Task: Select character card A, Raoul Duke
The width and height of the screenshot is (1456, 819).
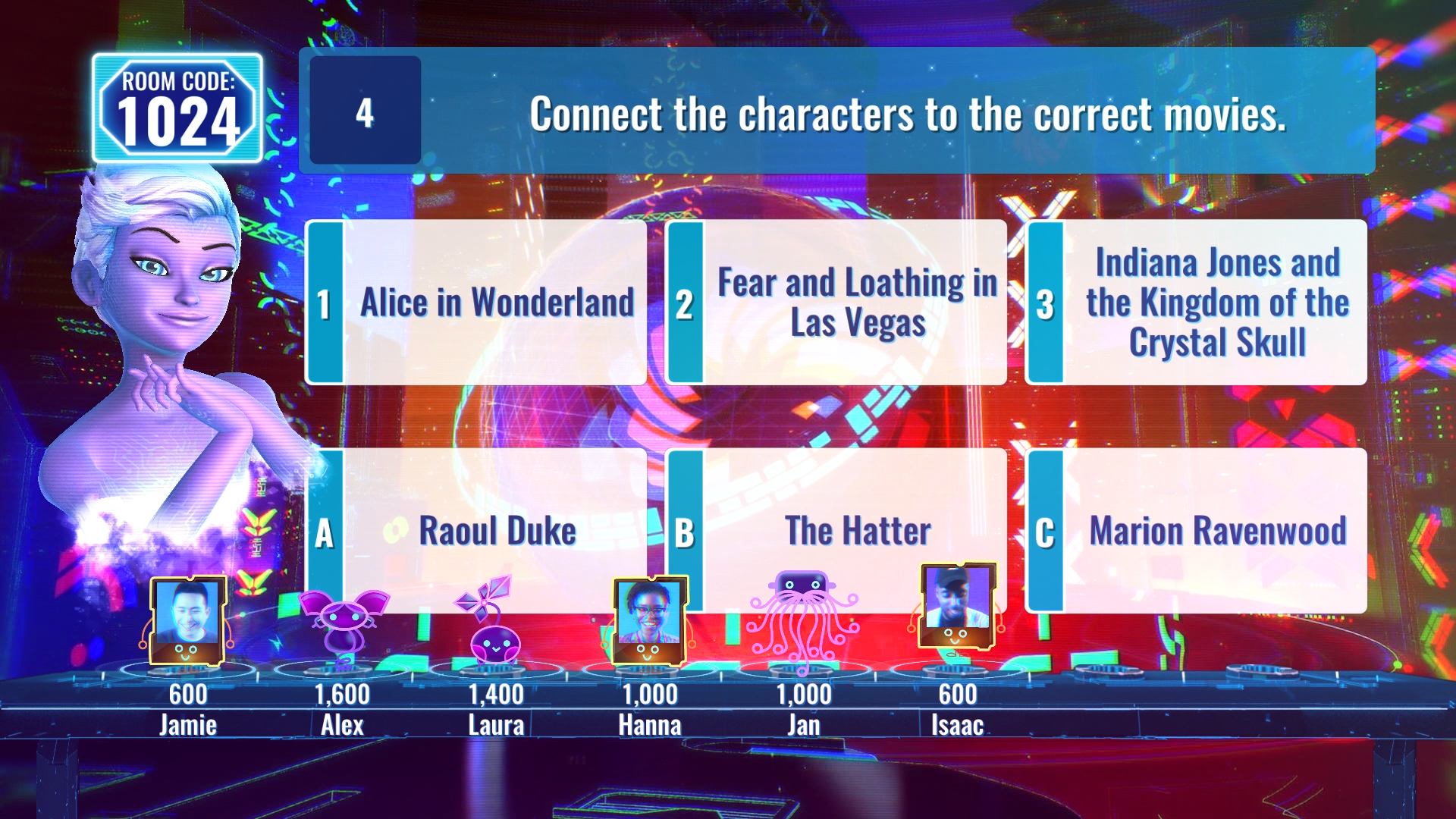Action: [x=497, y=531]
